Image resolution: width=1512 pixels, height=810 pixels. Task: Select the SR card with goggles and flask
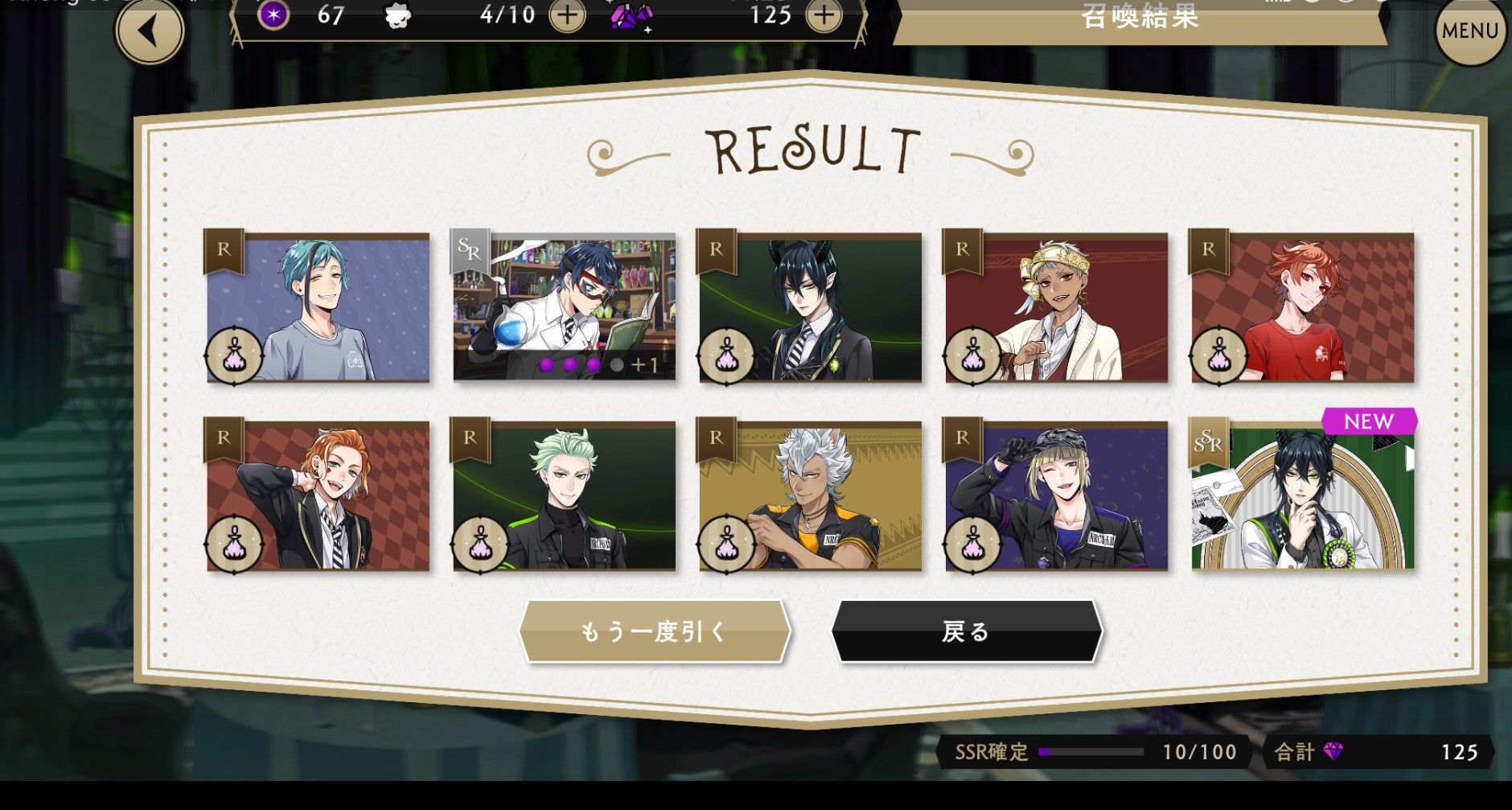click(565, 308)
